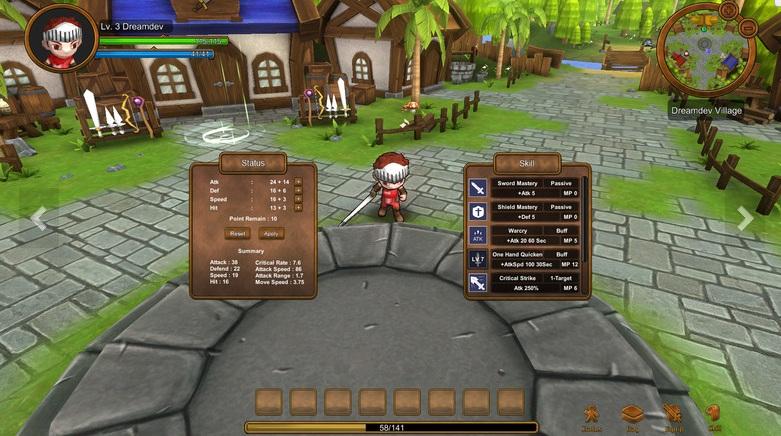The height and width of the screenshot is (436, 781).
Task: Open the character status icon in the bottom menu
Action: 592,414
